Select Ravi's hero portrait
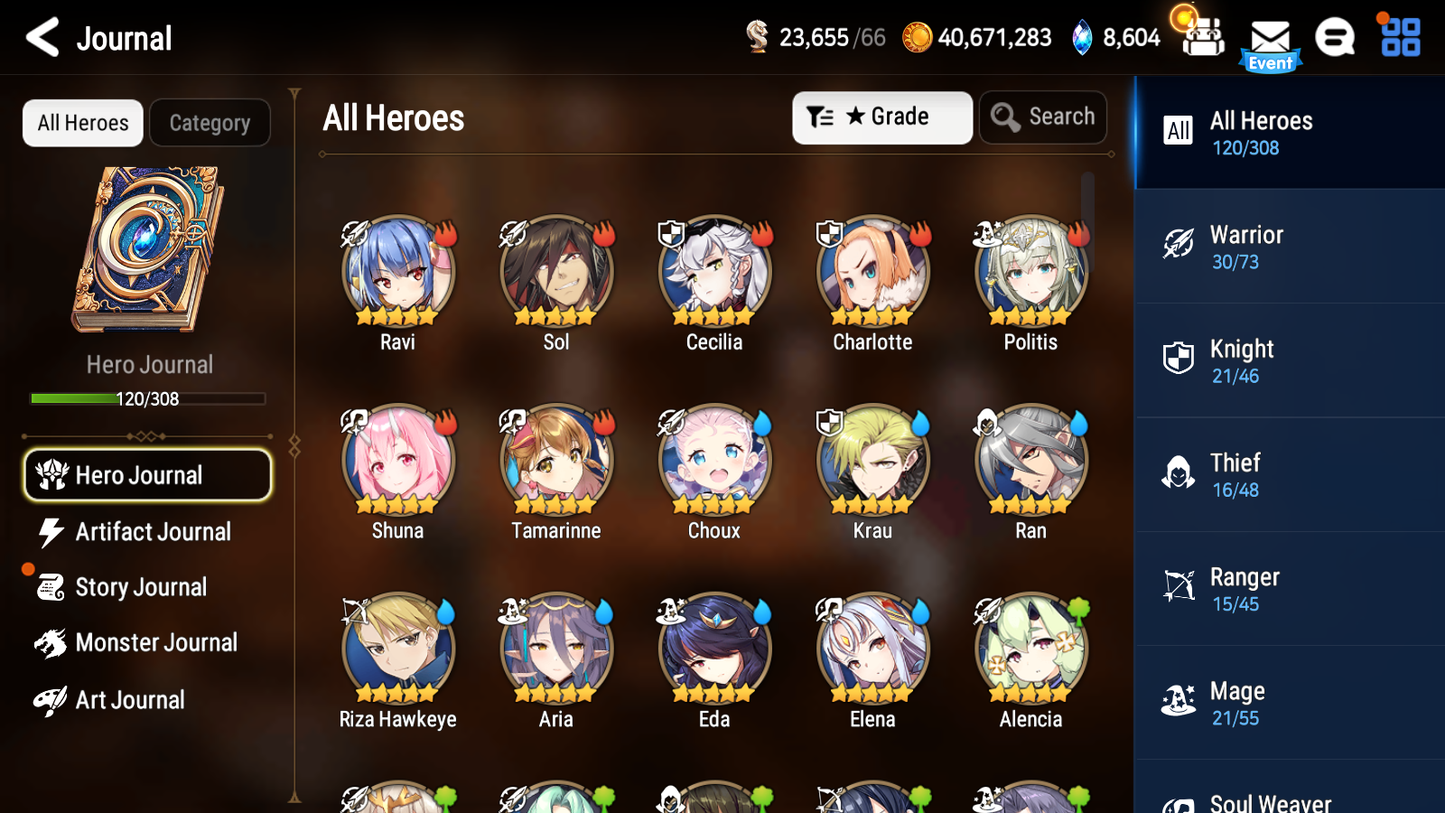 pos(397,270)
